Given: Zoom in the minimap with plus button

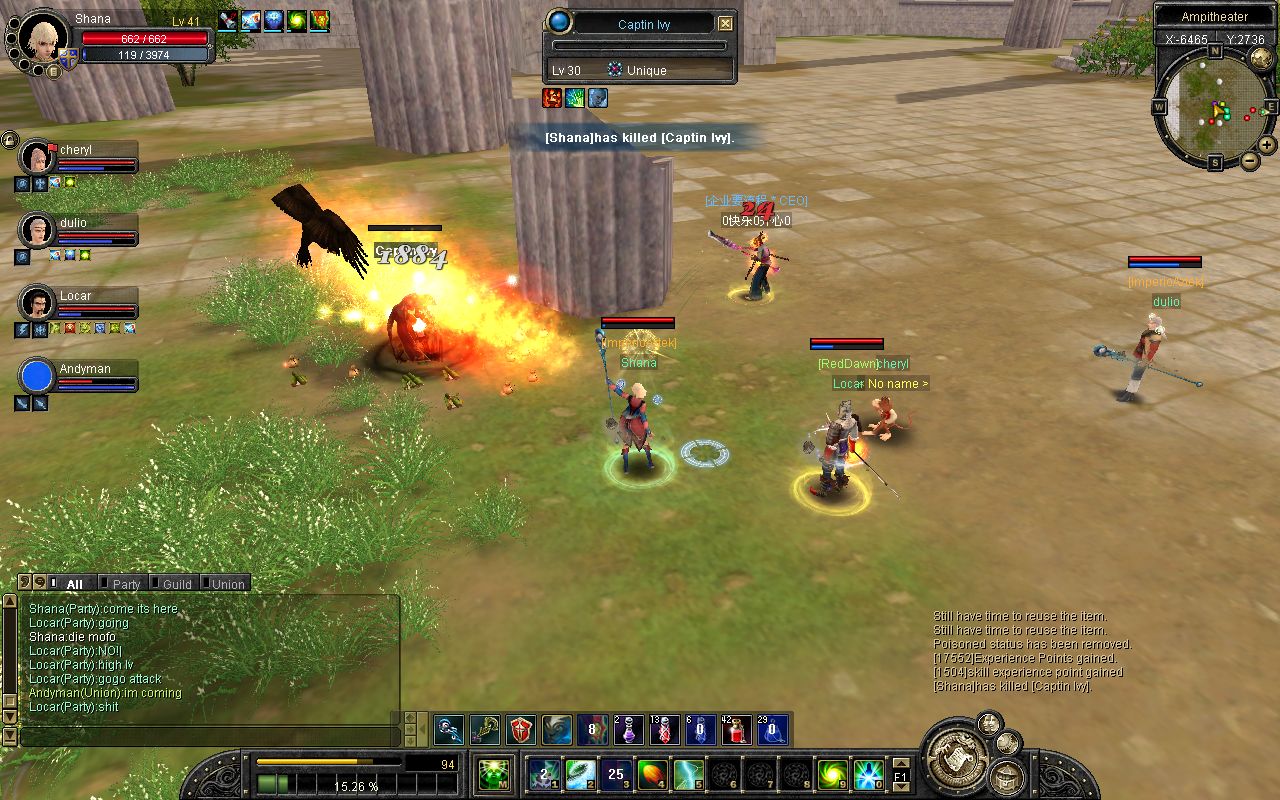Looking at the screenshot, I should coord(1267,144).
